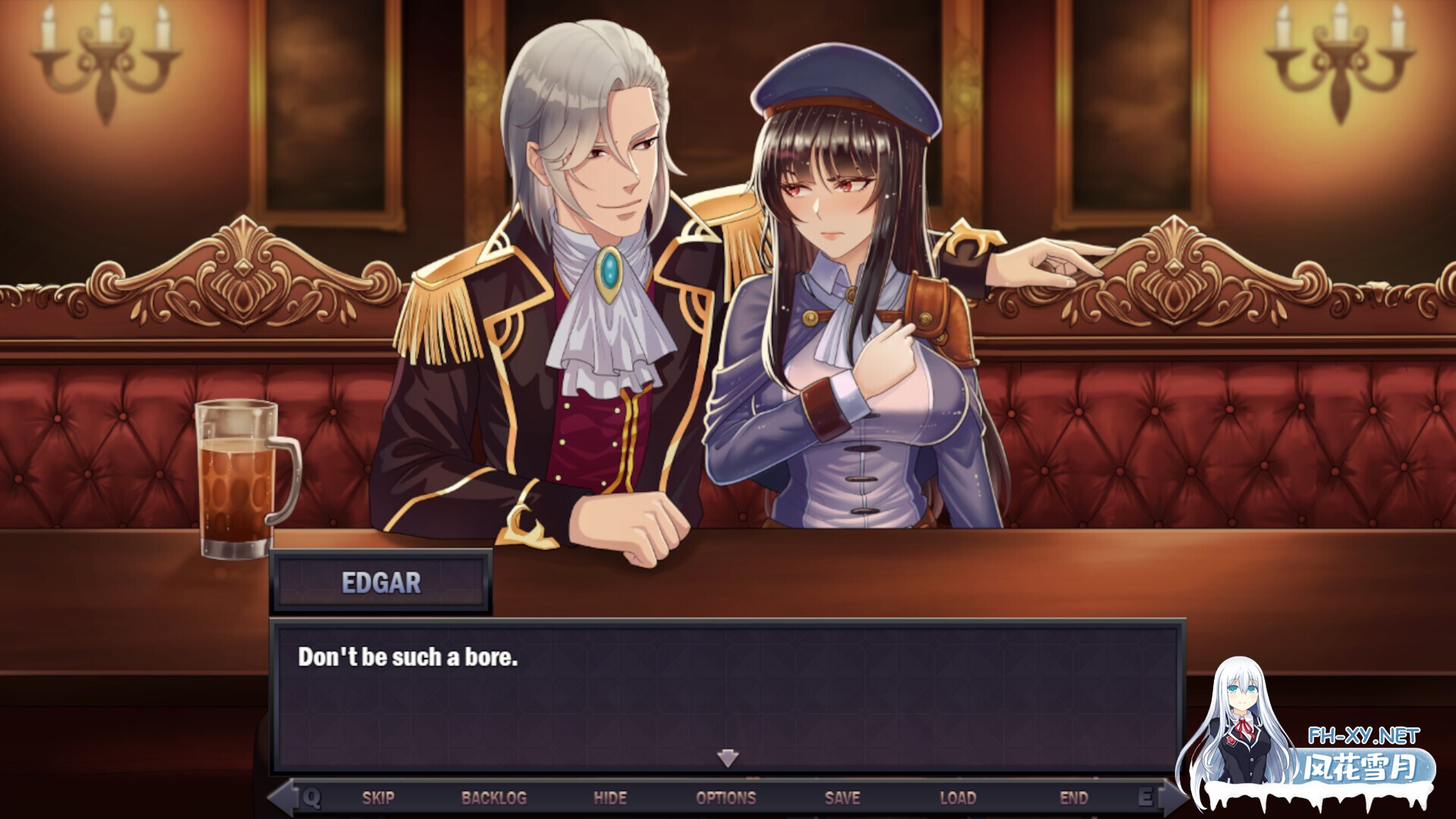Click SAVE to save your progress

point(840,797)
